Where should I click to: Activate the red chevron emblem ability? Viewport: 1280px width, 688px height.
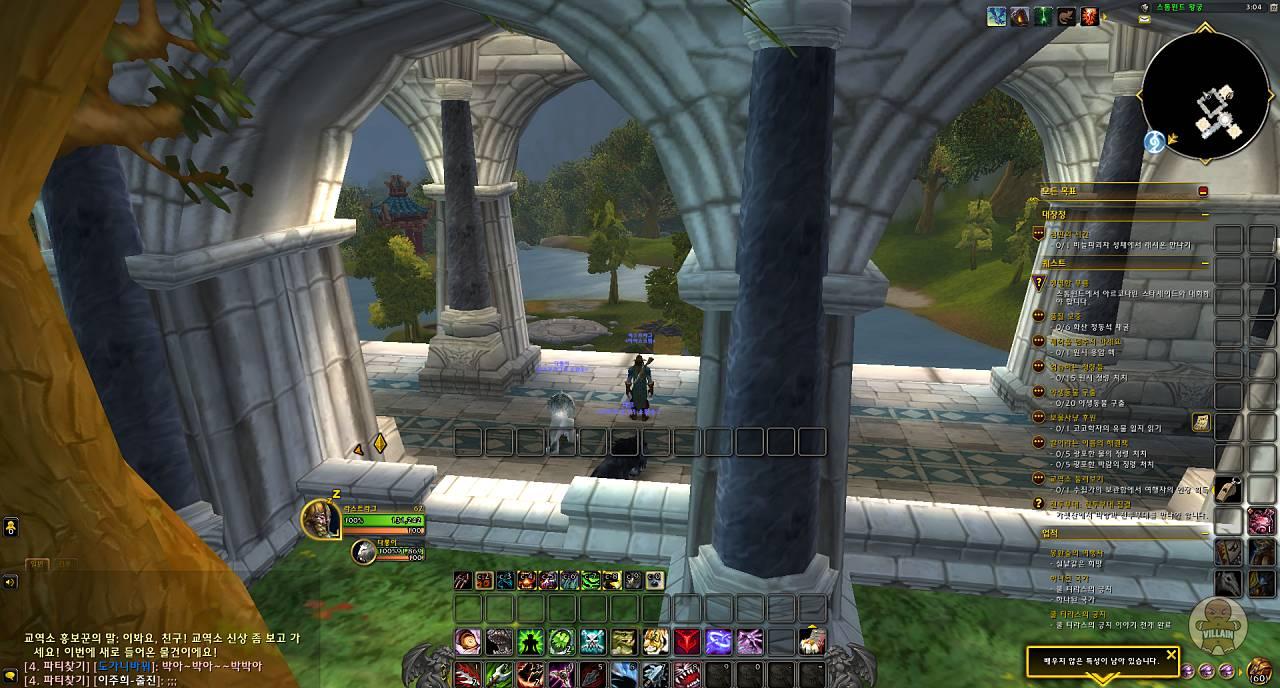click(687, 641)
